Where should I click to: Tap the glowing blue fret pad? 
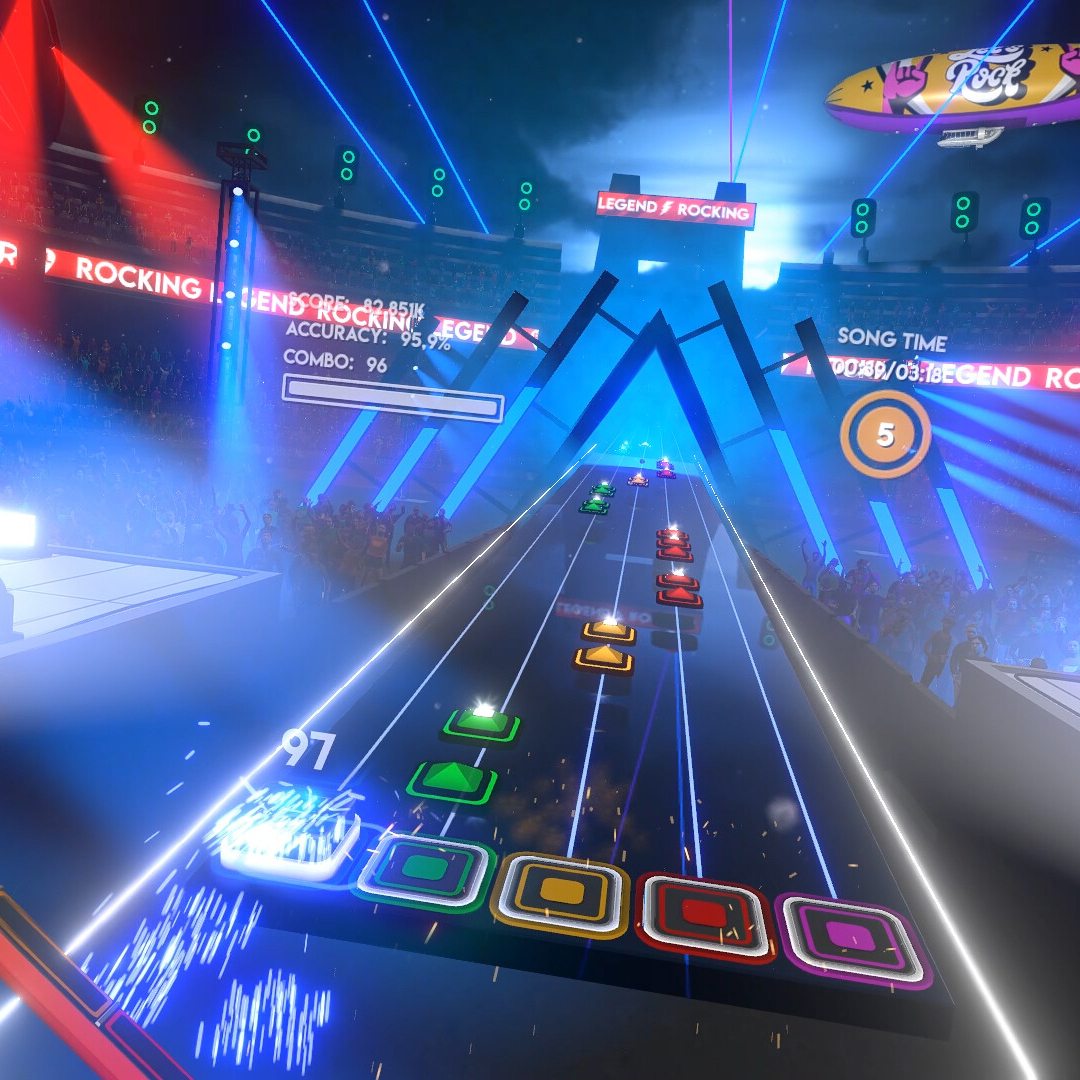(290, 838)
